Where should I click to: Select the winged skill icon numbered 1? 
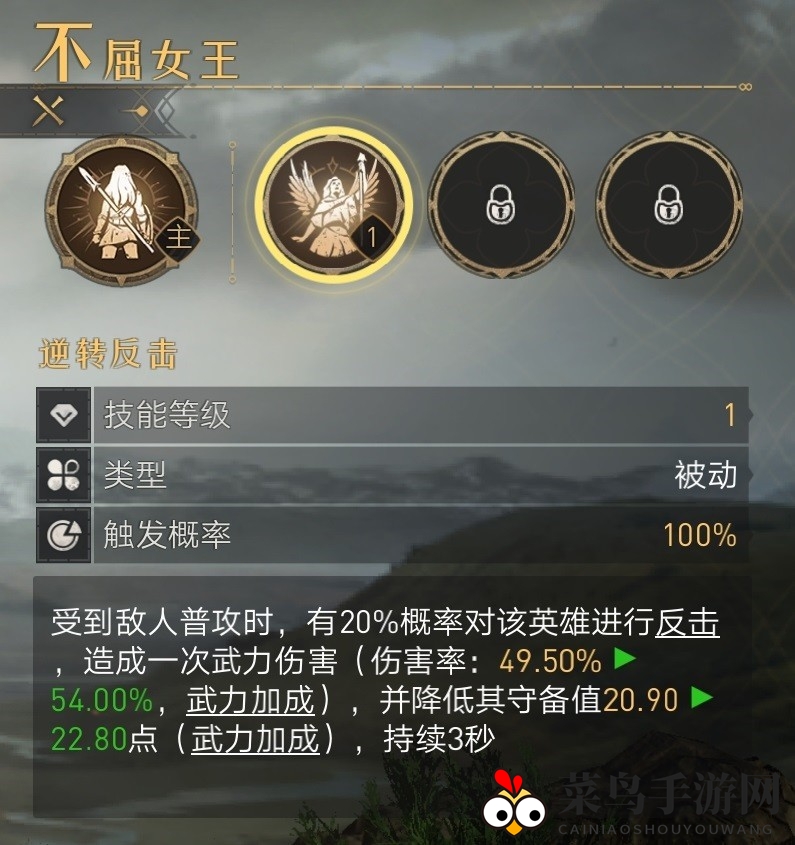332,207
